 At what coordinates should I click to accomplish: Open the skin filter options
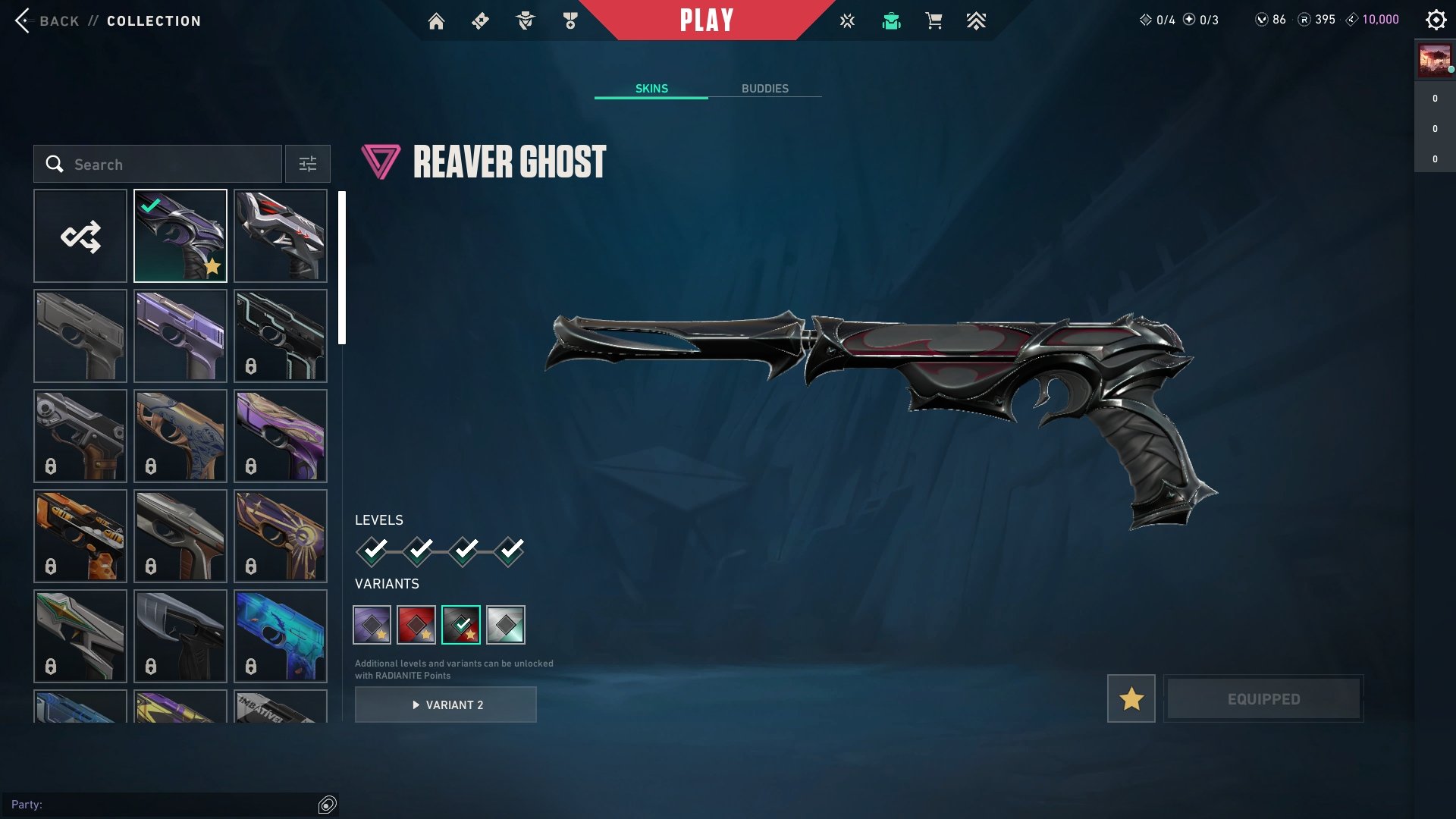(x=308, y=165)
